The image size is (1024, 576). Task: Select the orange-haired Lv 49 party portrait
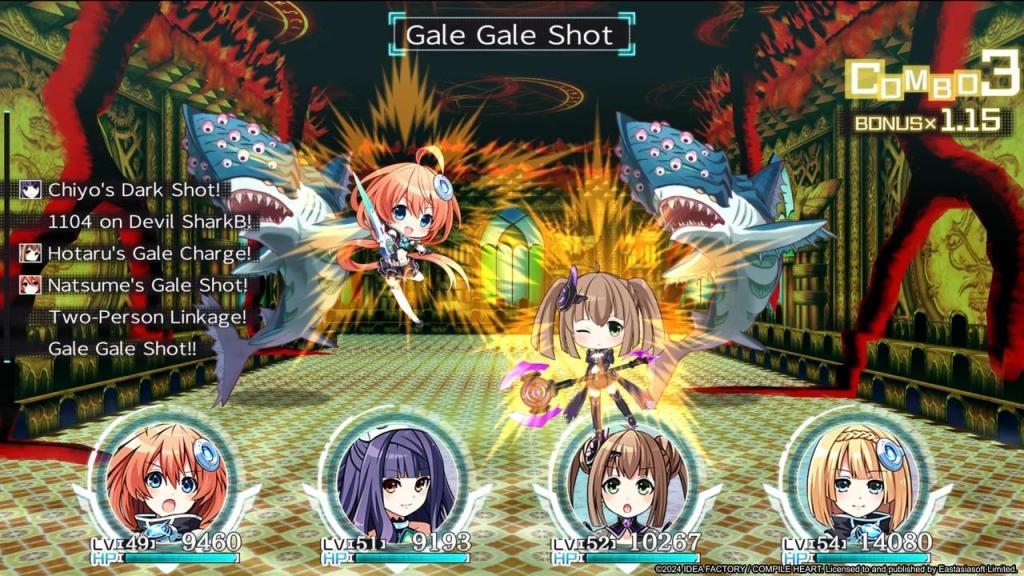[x=158, y=479]
